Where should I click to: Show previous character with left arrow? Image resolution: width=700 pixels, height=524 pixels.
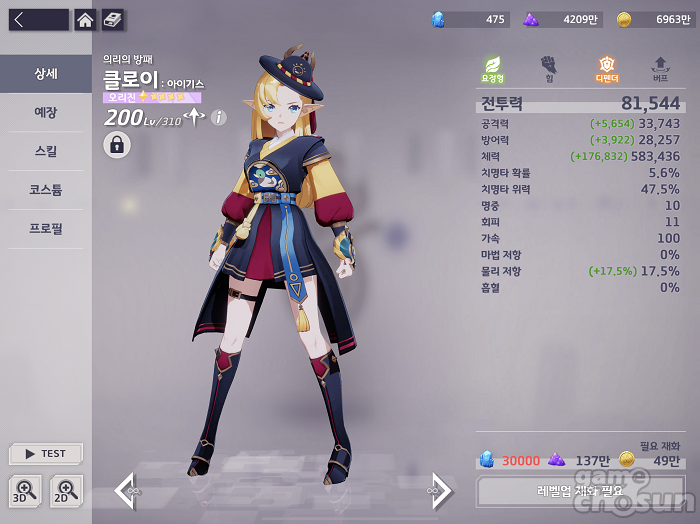126,490
